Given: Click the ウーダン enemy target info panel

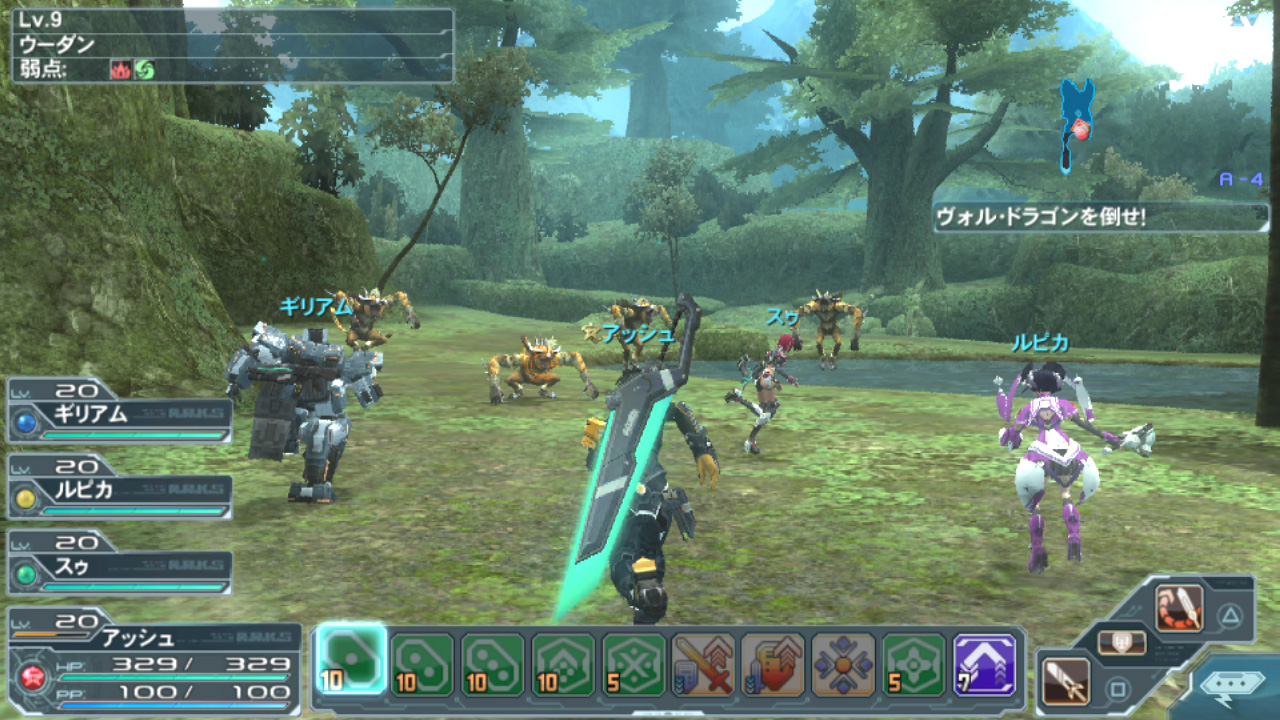Looking at the screenshot, I should pos(232,45).
